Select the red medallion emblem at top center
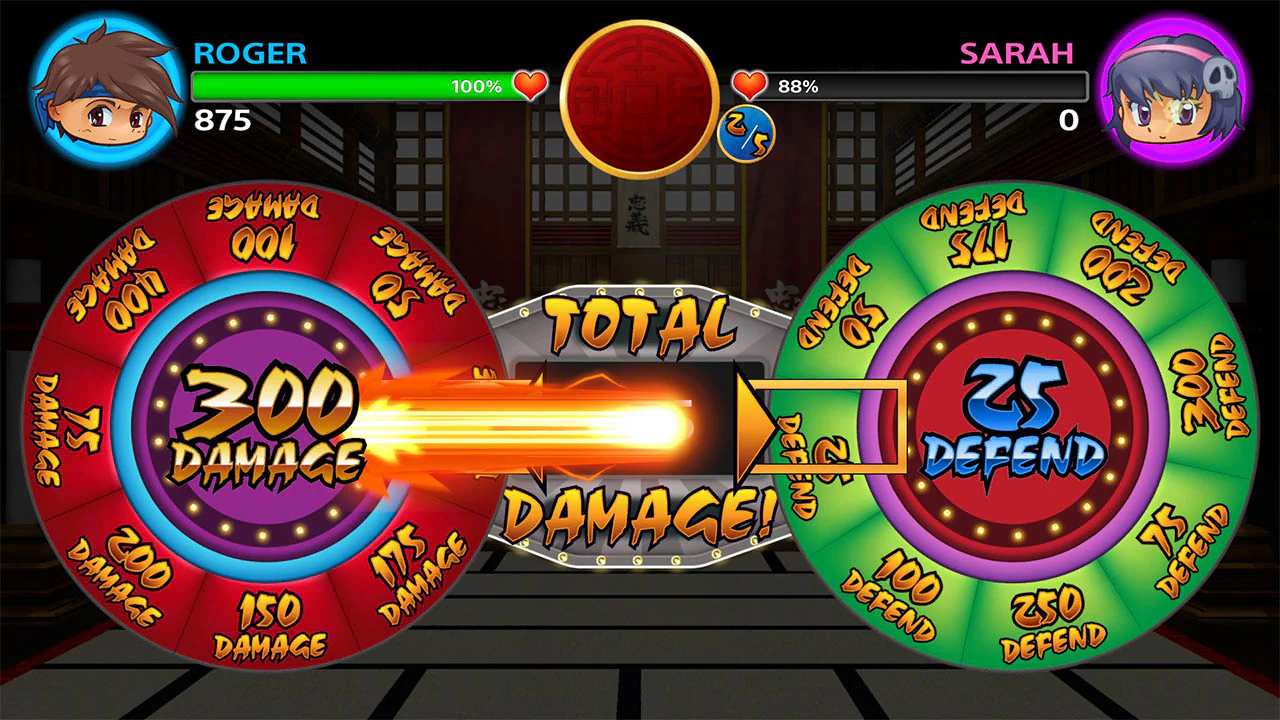 640,95
